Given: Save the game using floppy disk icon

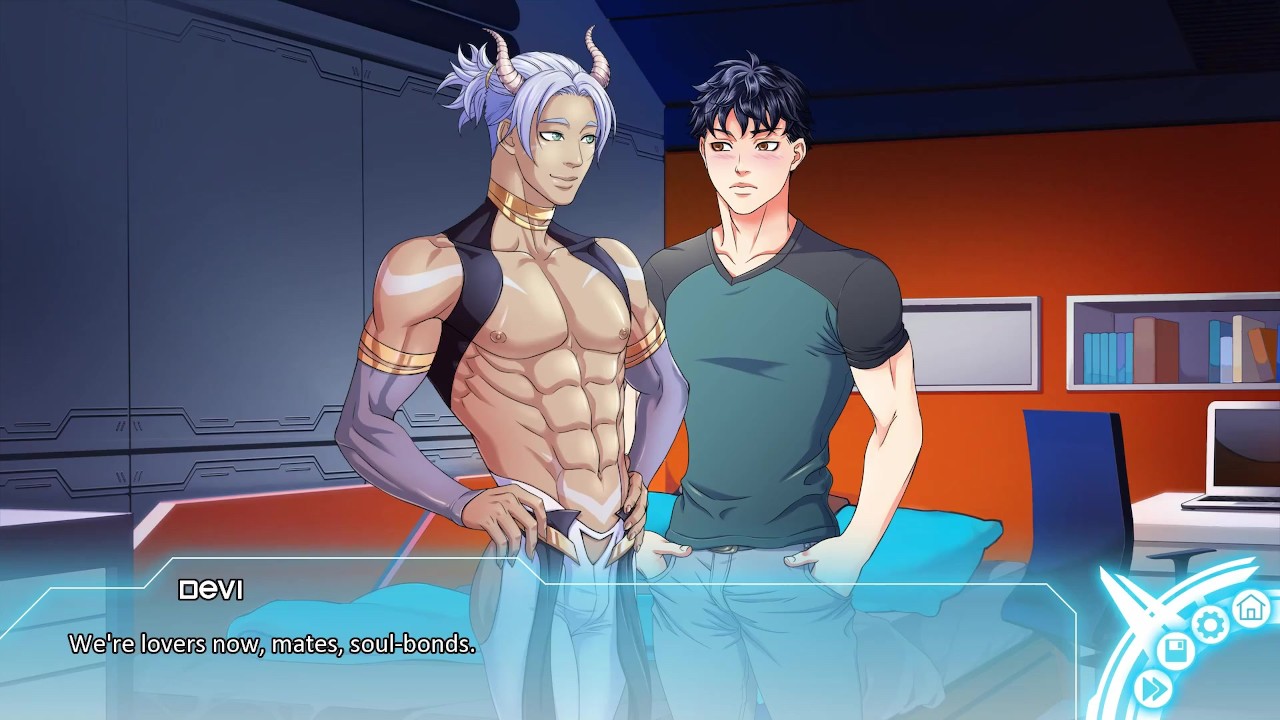Looking at the screenshot, I should [x=1177, y=652].
